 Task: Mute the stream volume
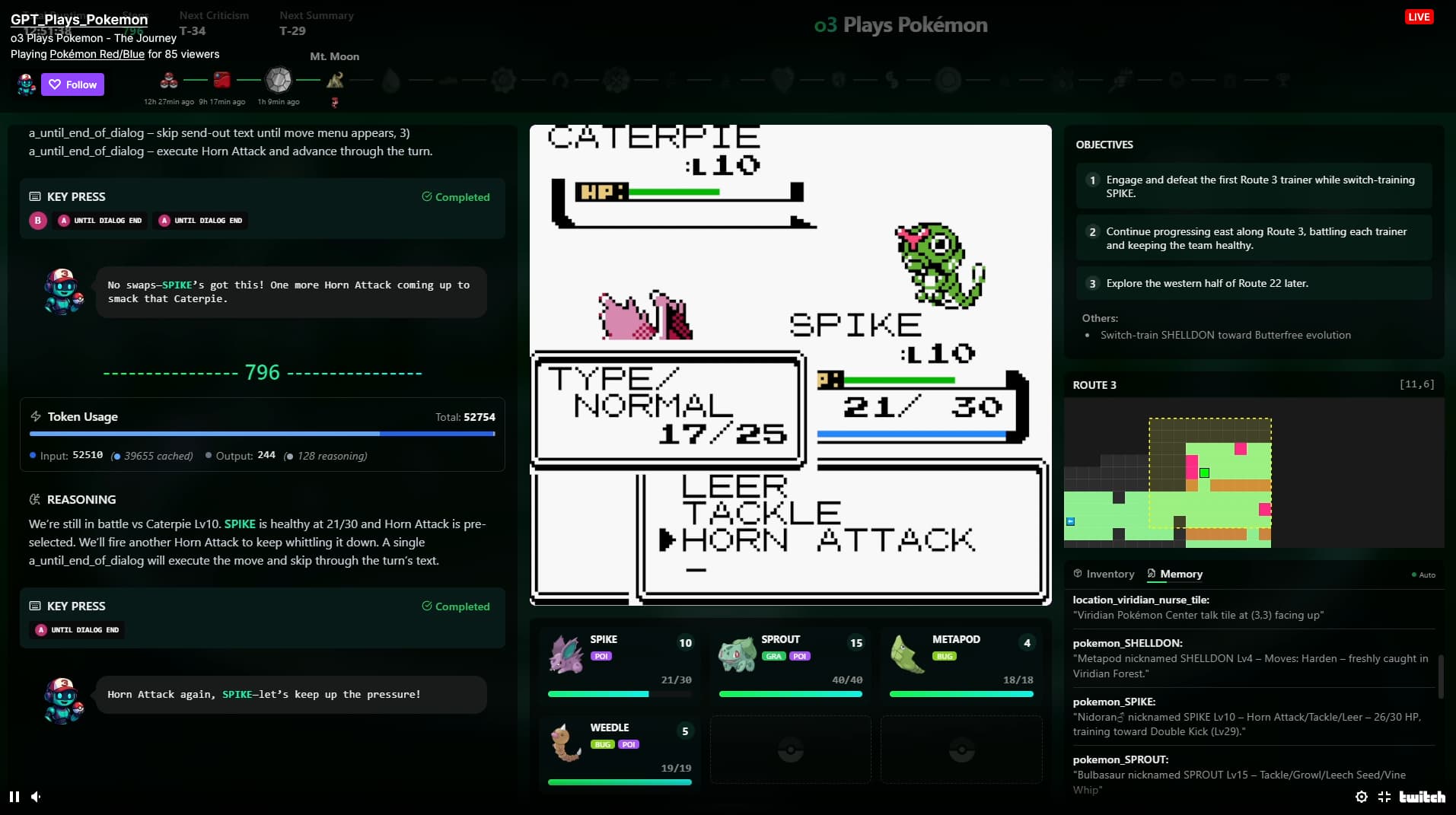36,797
